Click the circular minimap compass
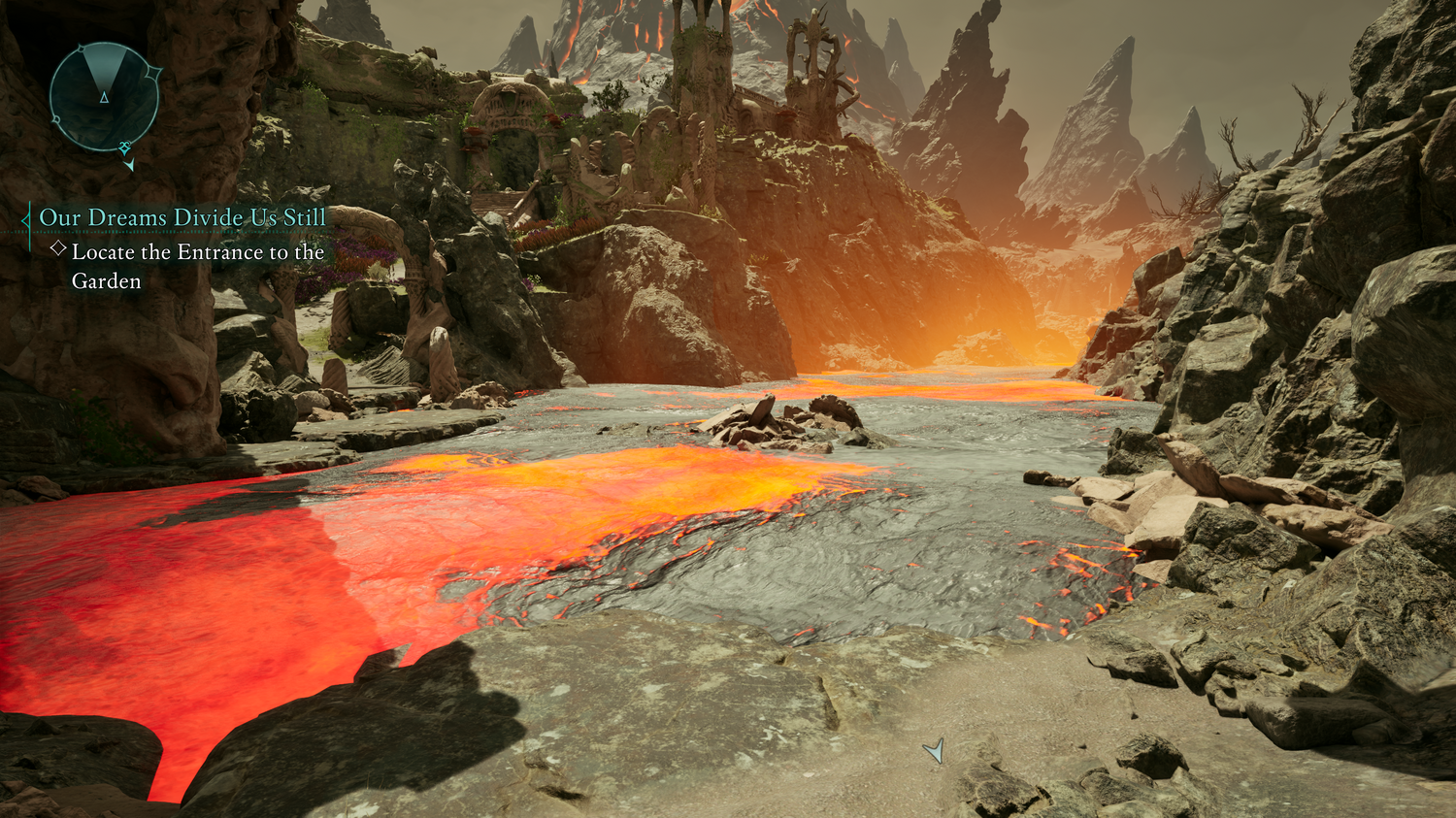Screen dimensions: 1456x818 [104, 97]
